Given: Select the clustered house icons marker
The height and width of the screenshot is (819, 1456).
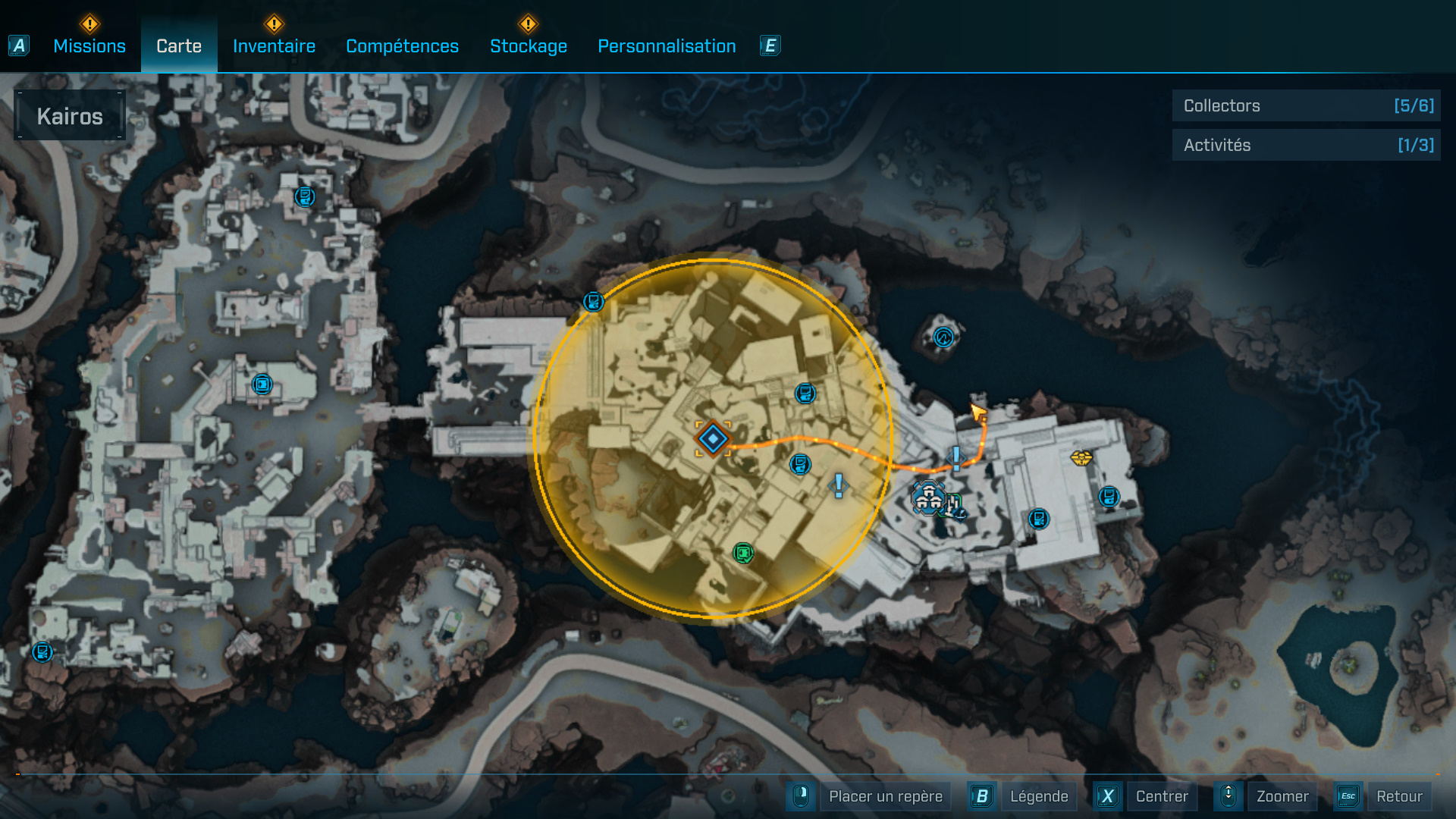Looking at the screenshot, I should pyautogui.click(x=928, y=498).
